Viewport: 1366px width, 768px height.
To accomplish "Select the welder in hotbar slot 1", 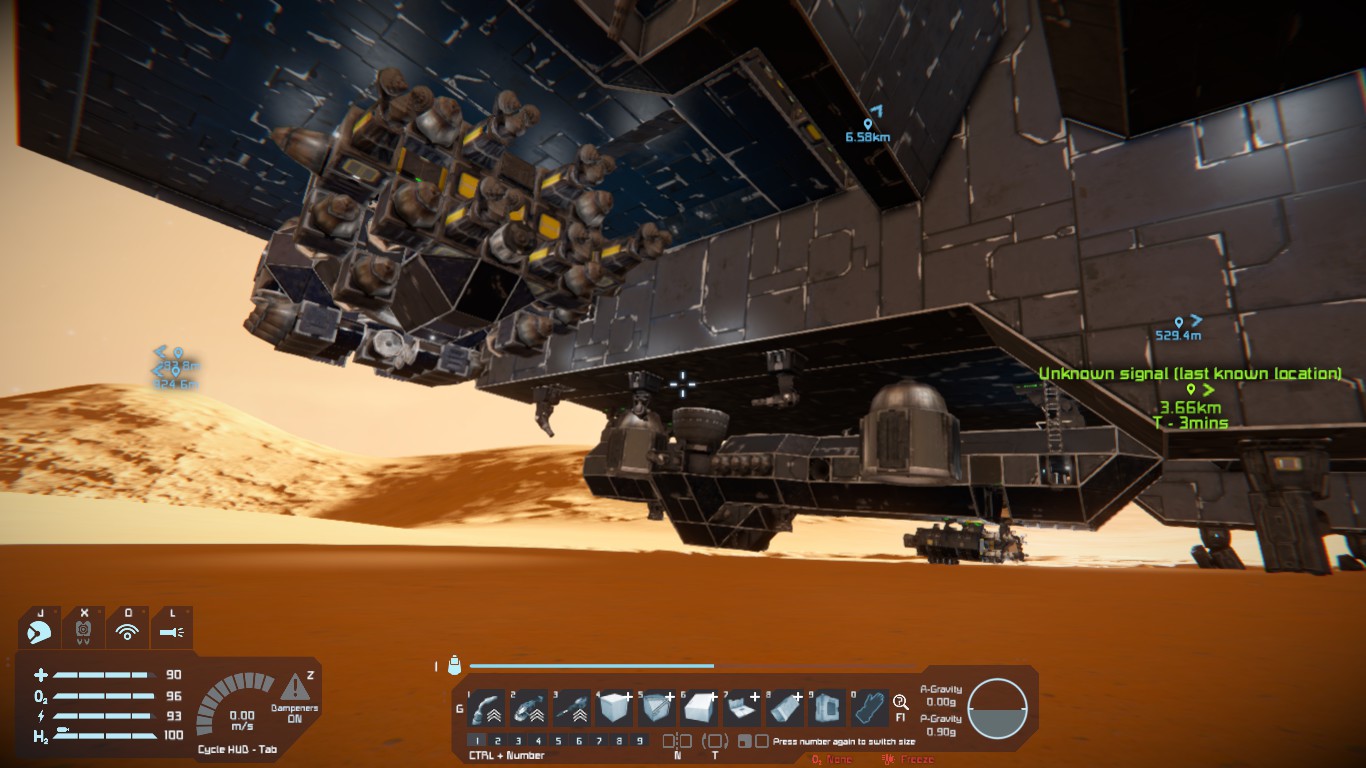I will click(485, 709).
